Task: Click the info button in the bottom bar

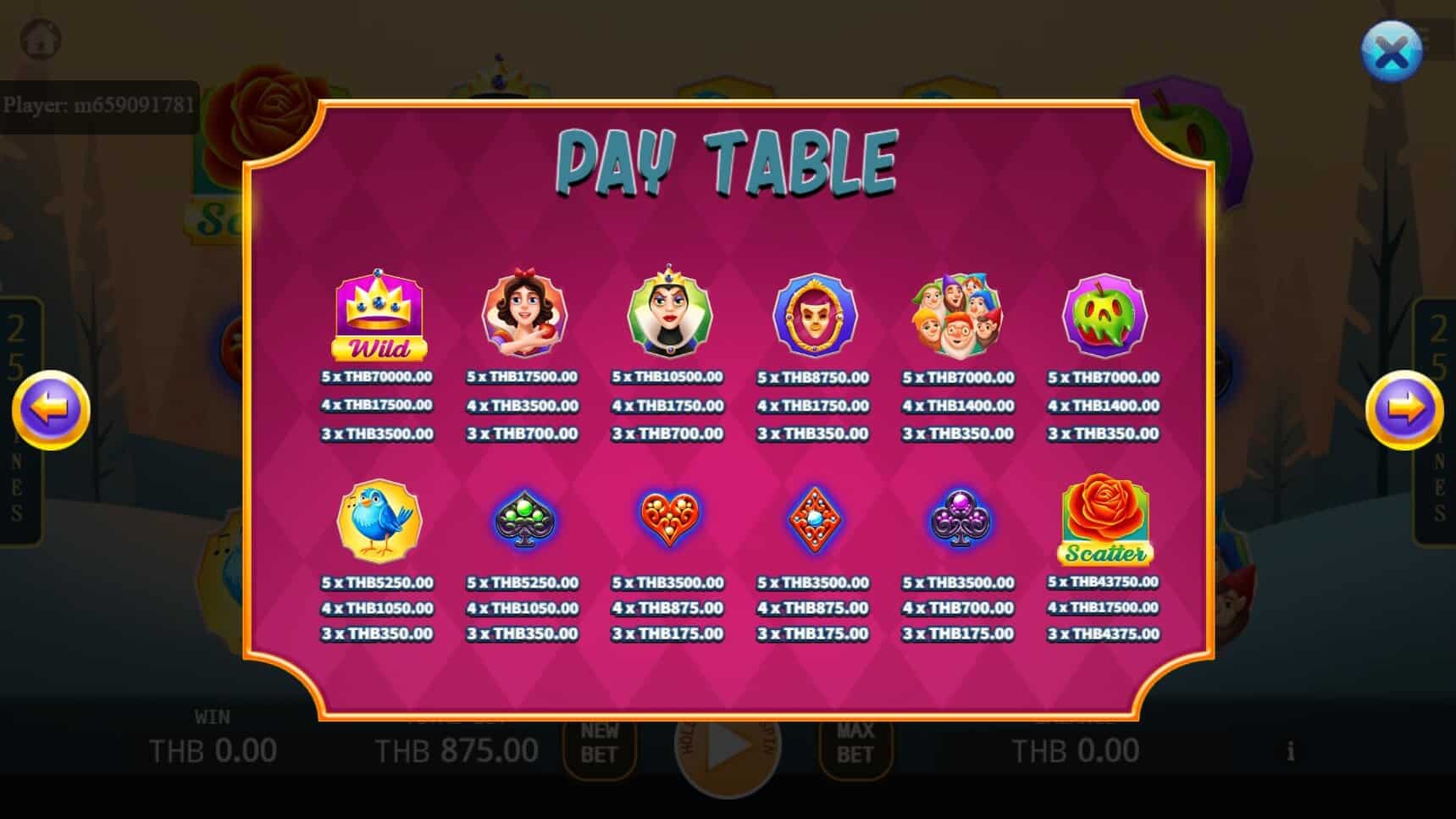Action: pyautogui.click(x=1291, y=750)
